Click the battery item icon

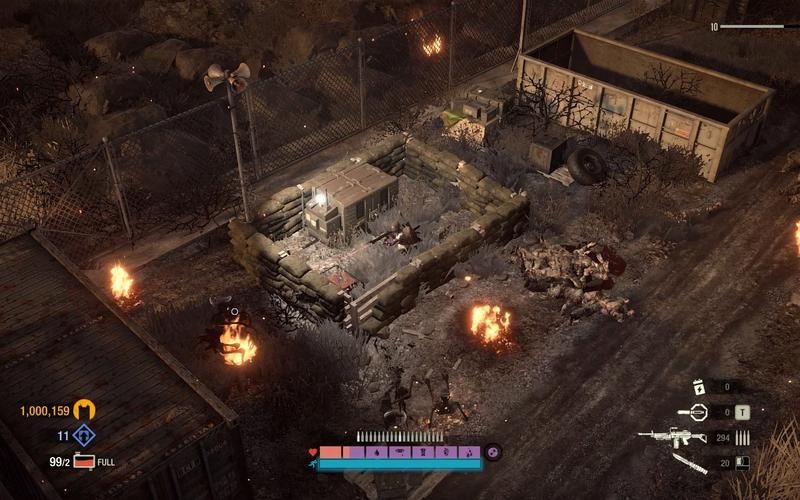point(703,386)
